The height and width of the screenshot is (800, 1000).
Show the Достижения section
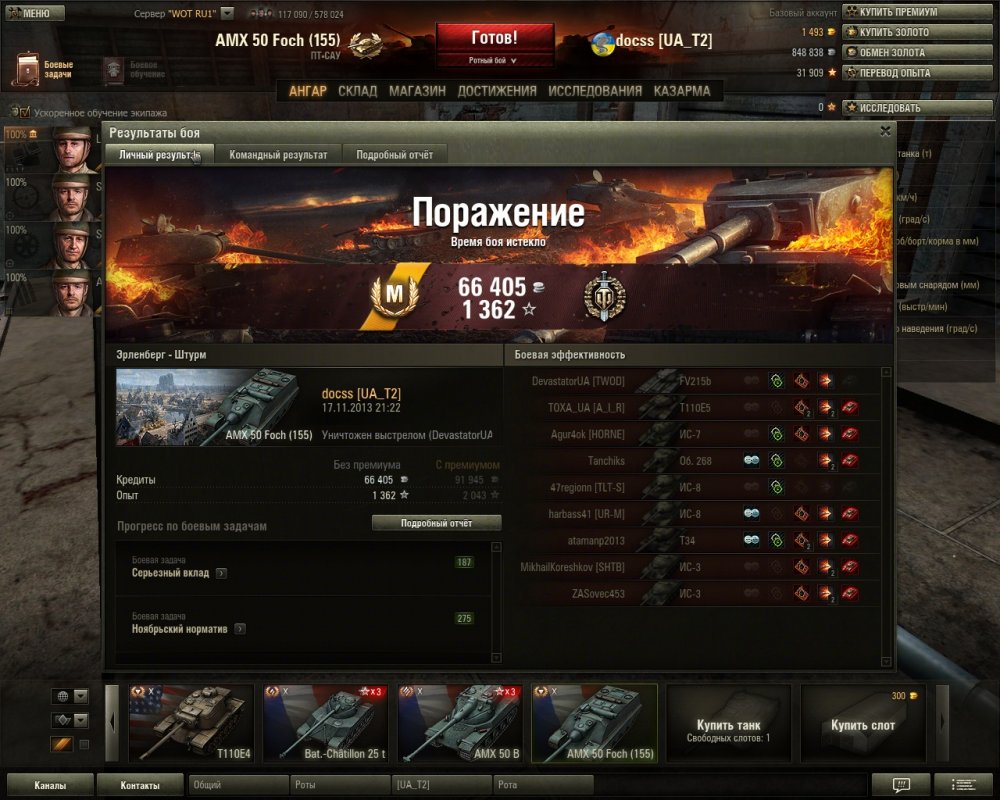tap(496, 91)
